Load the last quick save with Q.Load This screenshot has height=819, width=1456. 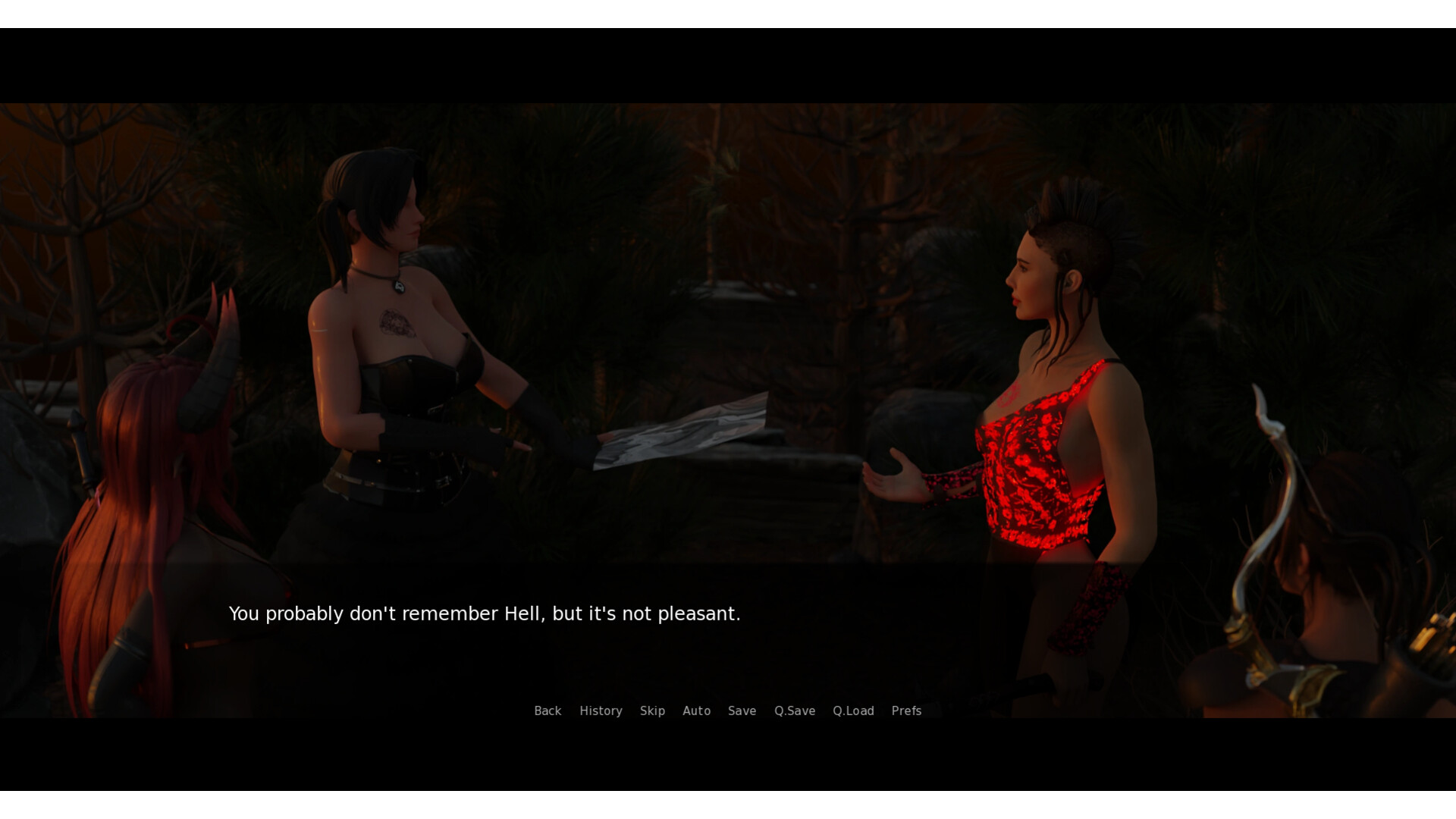coord(853,711)
